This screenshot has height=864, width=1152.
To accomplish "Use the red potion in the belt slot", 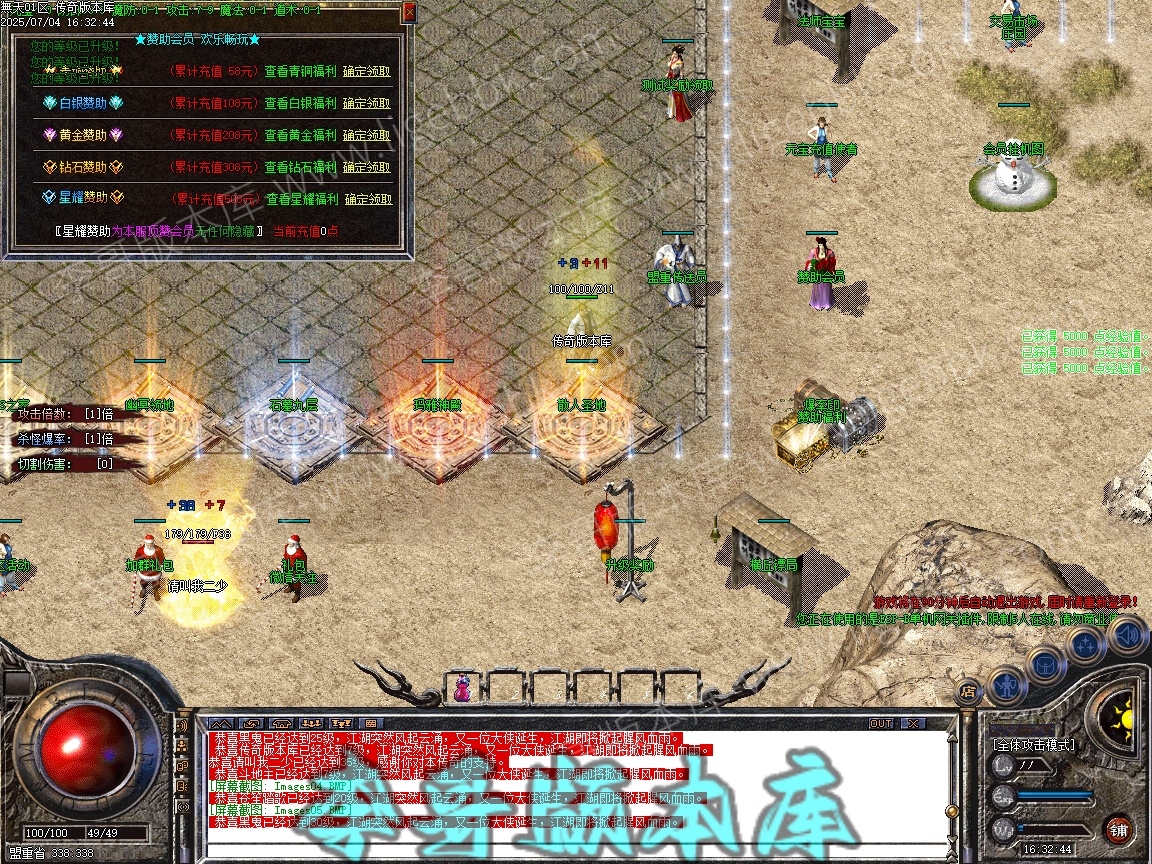I will coord(463,688).
